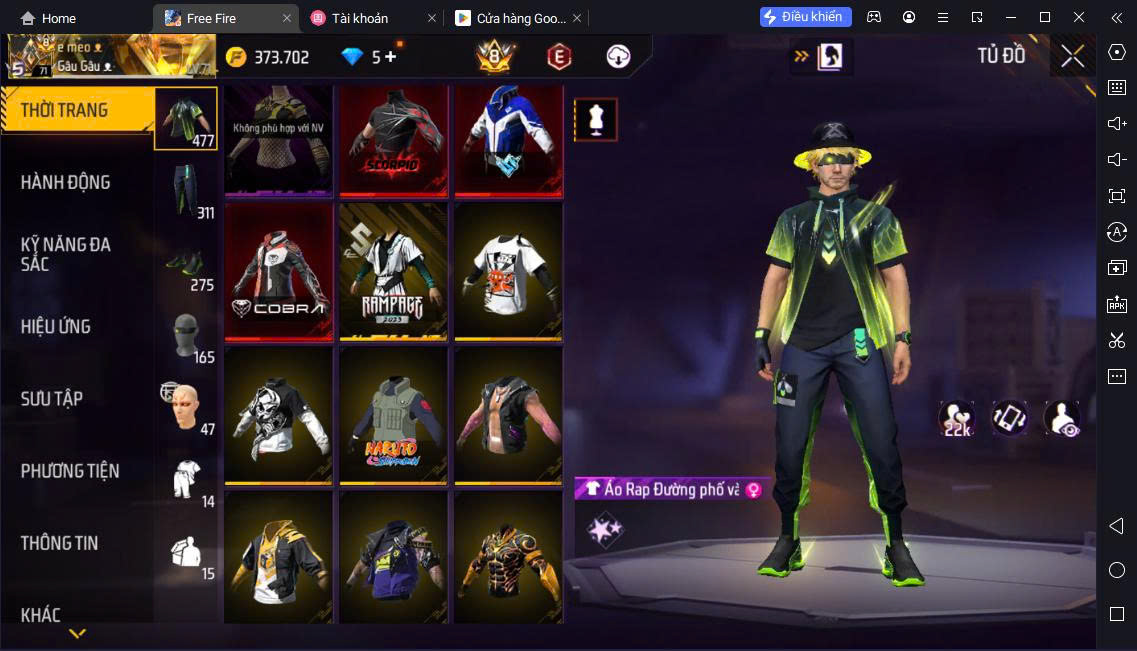
Task: Switch to KỸ NĂNG ĐA SẮC tab
Action: pyautogui.click(x=66, y=254)
